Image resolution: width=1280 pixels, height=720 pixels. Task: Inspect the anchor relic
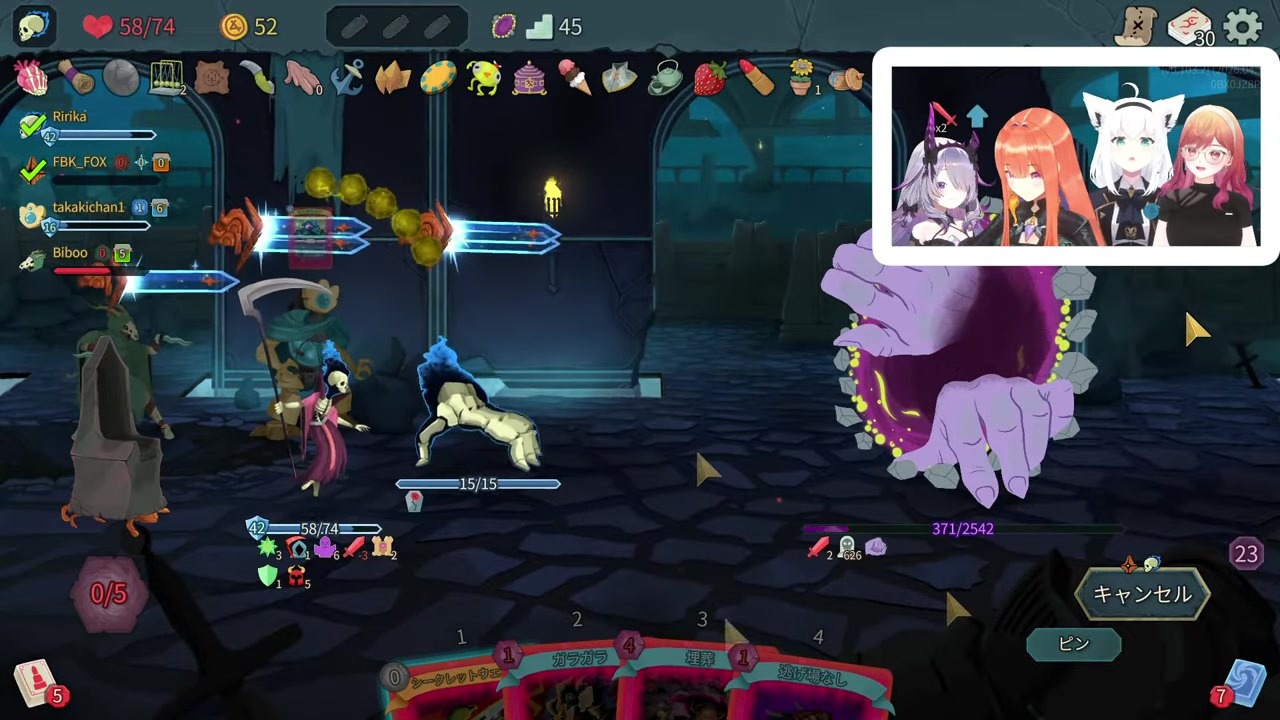point(347,78)
